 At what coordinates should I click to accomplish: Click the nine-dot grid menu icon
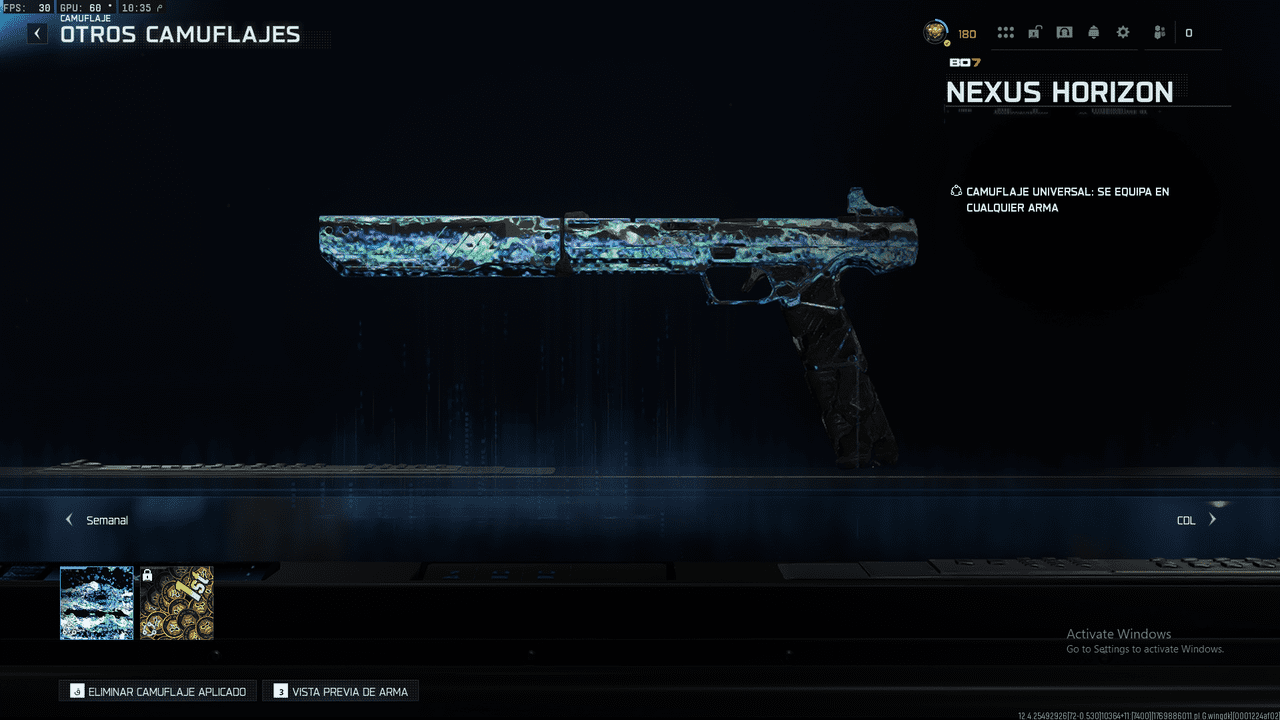(1006, 32)
